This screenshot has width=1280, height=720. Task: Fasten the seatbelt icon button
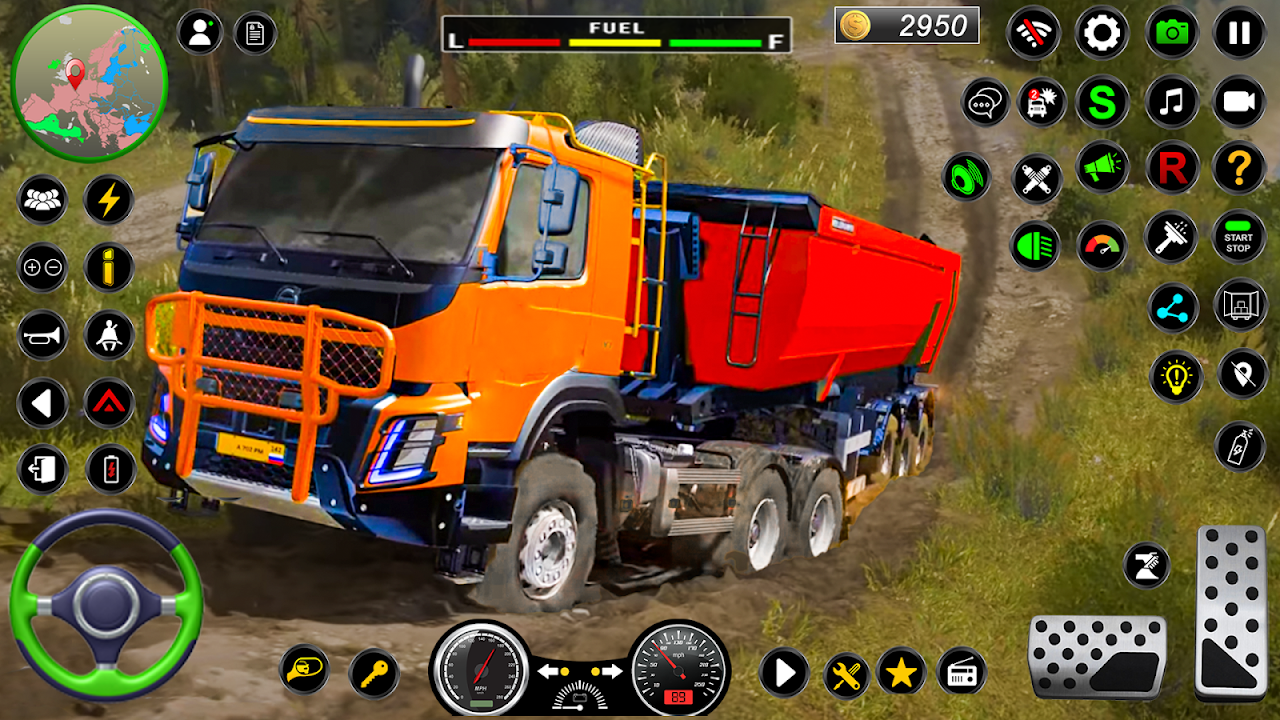pos(109,335)
